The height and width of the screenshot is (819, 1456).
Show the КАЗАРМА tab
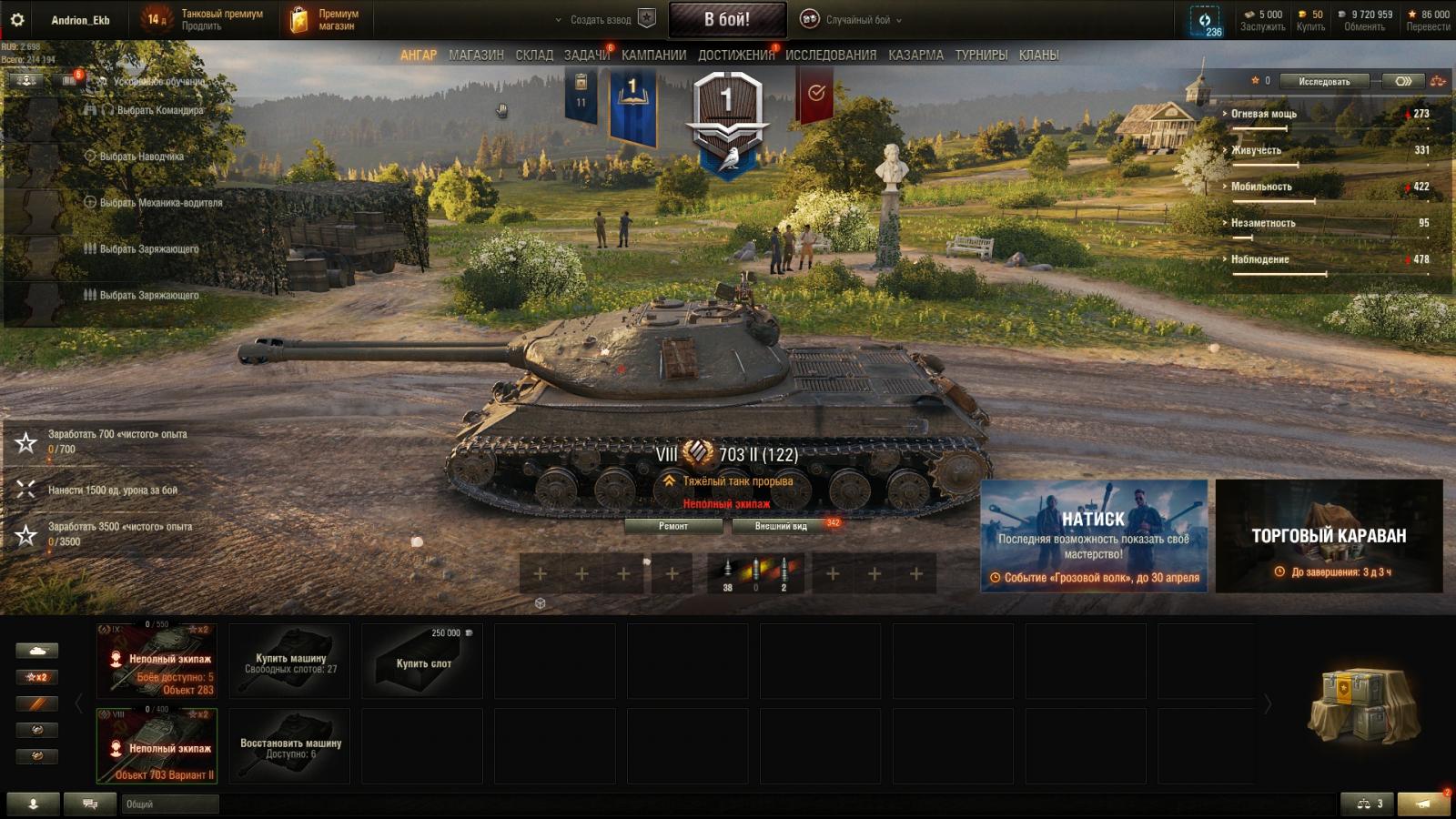coord(915,56)
